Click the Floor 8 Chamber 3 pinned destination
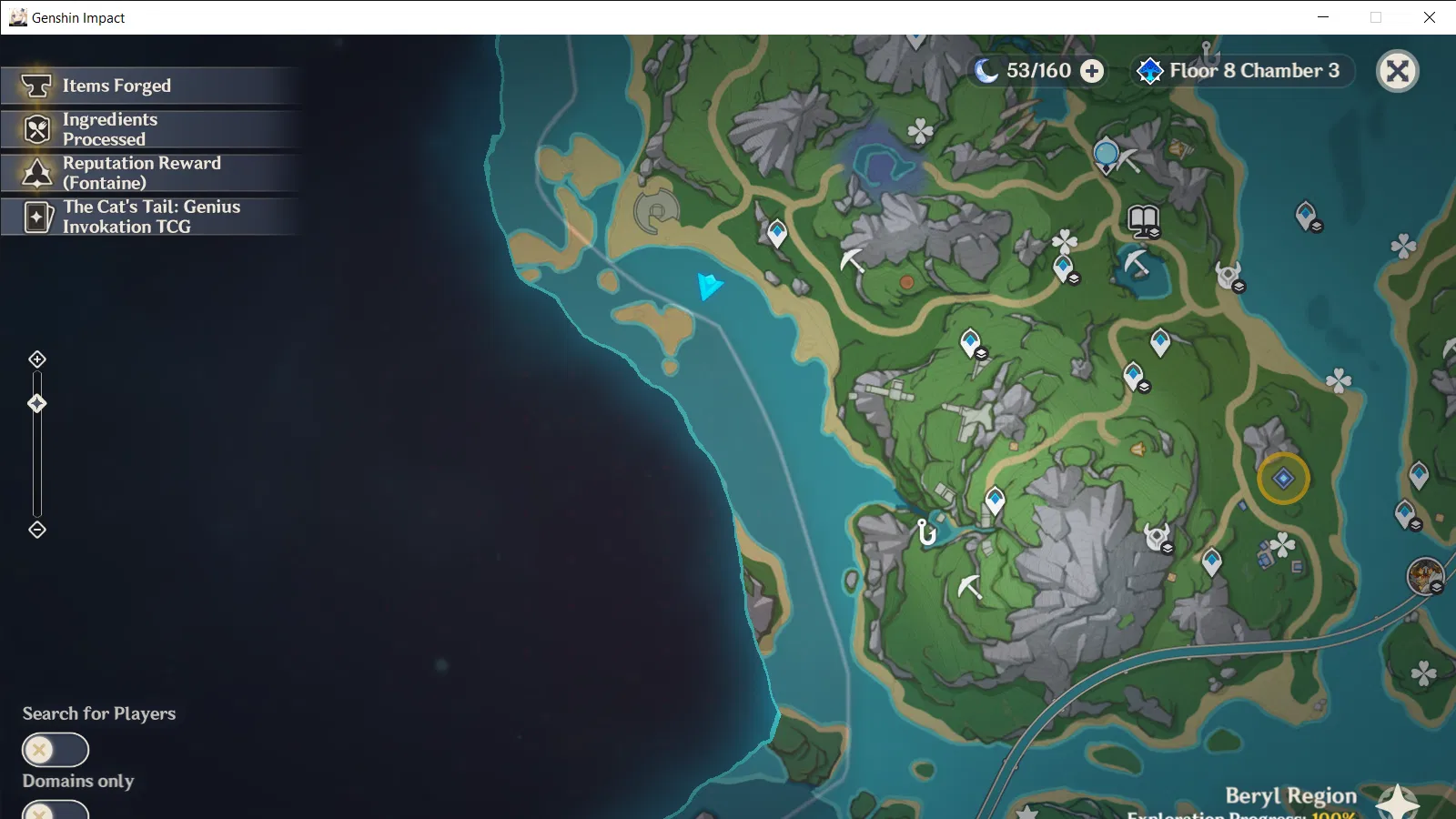 pyautogui.click(x=1242, y=71)
